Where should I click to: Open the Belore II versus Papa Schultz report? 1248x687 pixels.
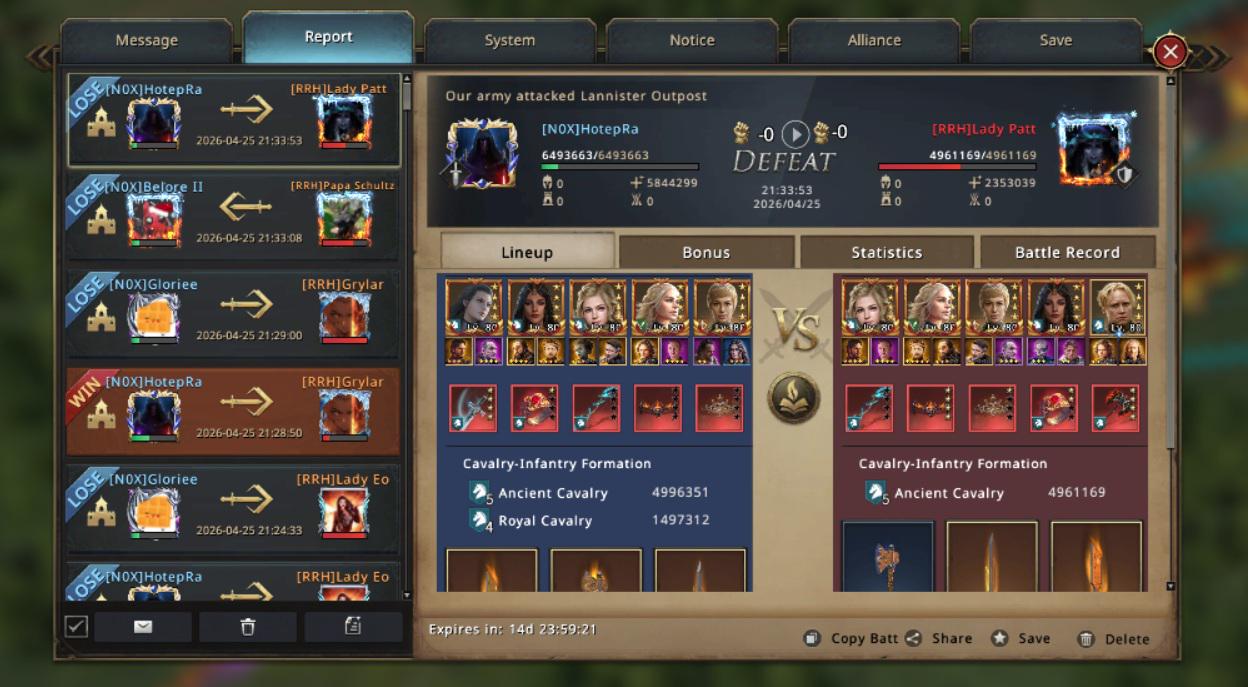point(233,216)
